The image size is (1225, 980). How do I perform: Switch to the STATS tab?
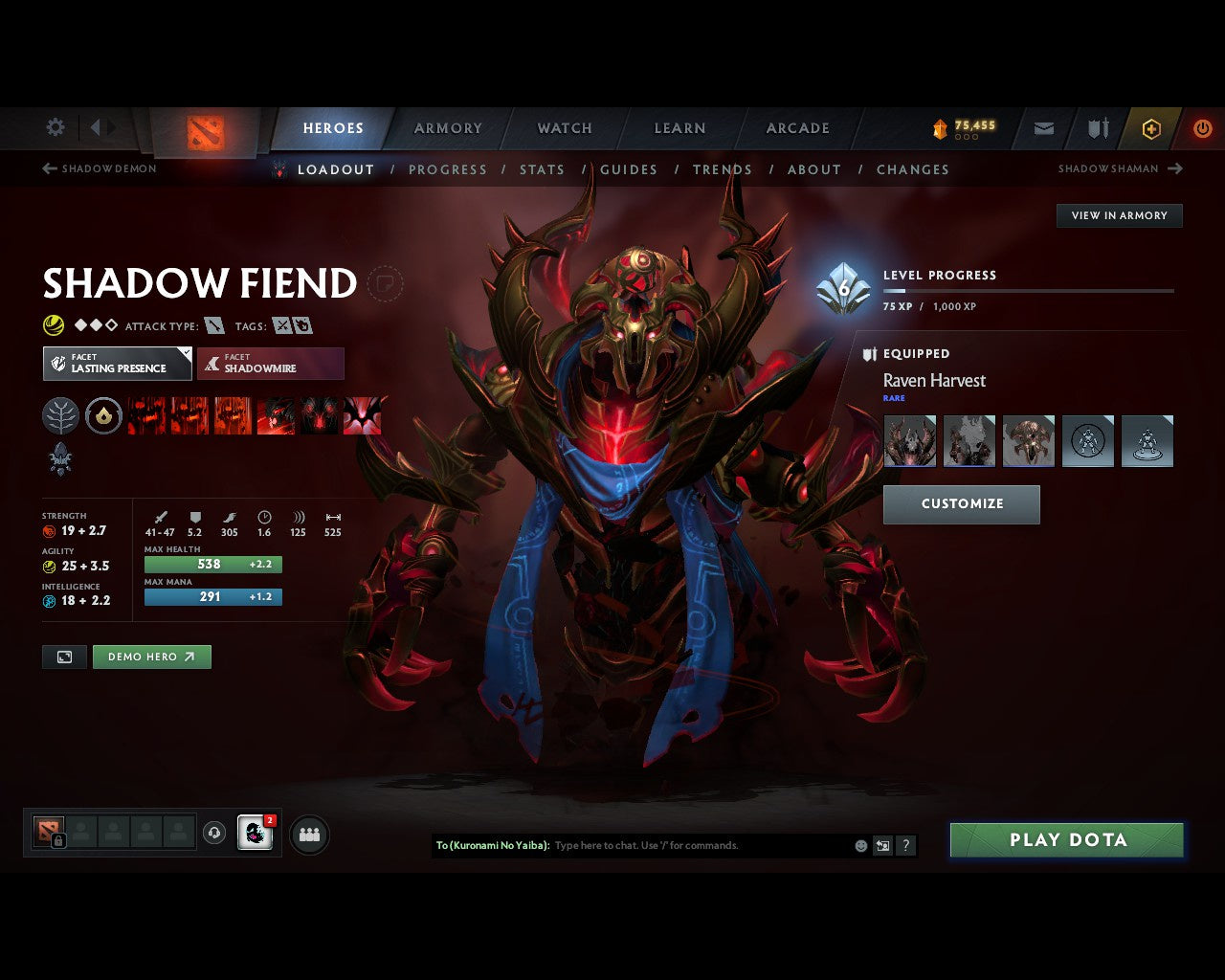point(542,169)
